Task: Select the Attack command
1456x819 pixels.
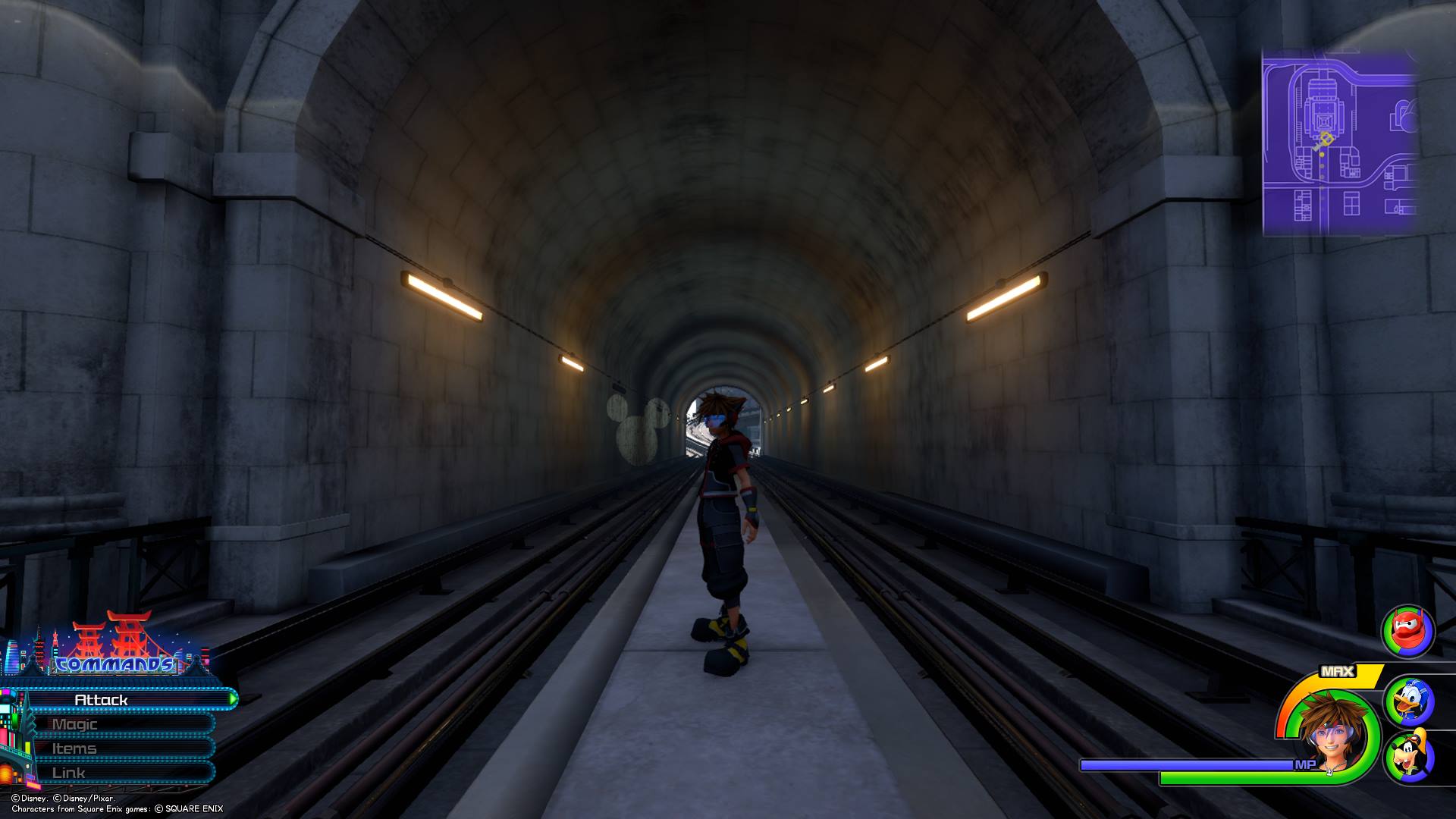Action: [121, 699]
